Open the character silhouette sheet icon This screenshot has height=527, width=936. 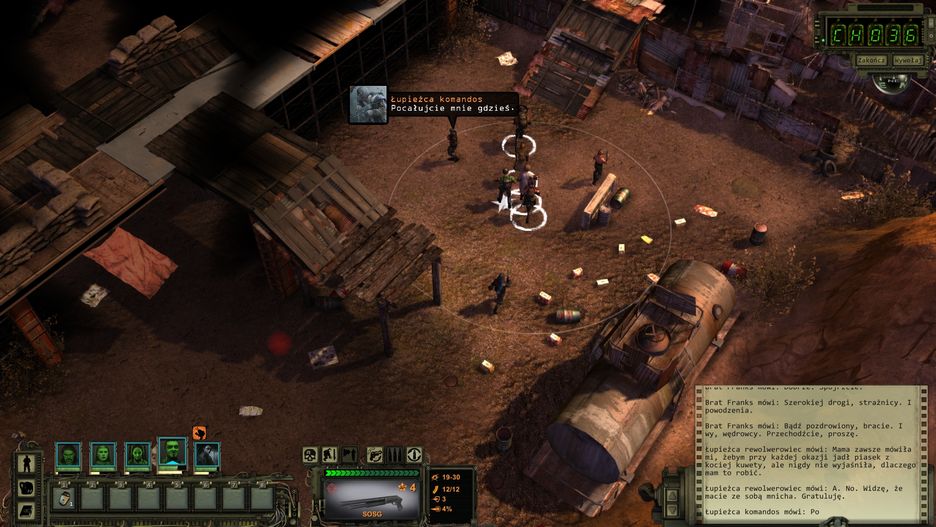(x=28, y=464)
